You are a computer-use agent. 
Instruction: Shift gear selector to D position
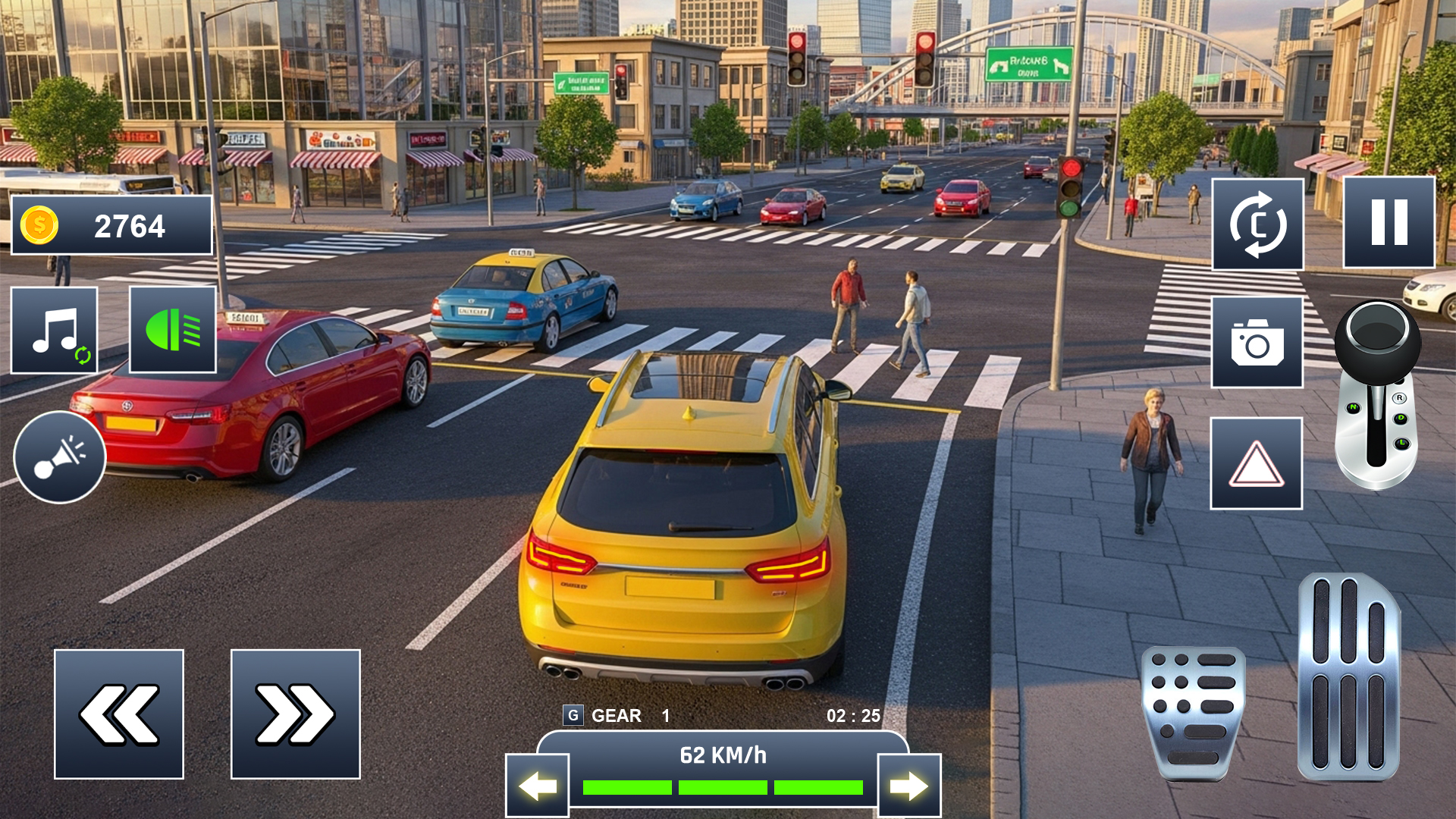click(1401, 419)
